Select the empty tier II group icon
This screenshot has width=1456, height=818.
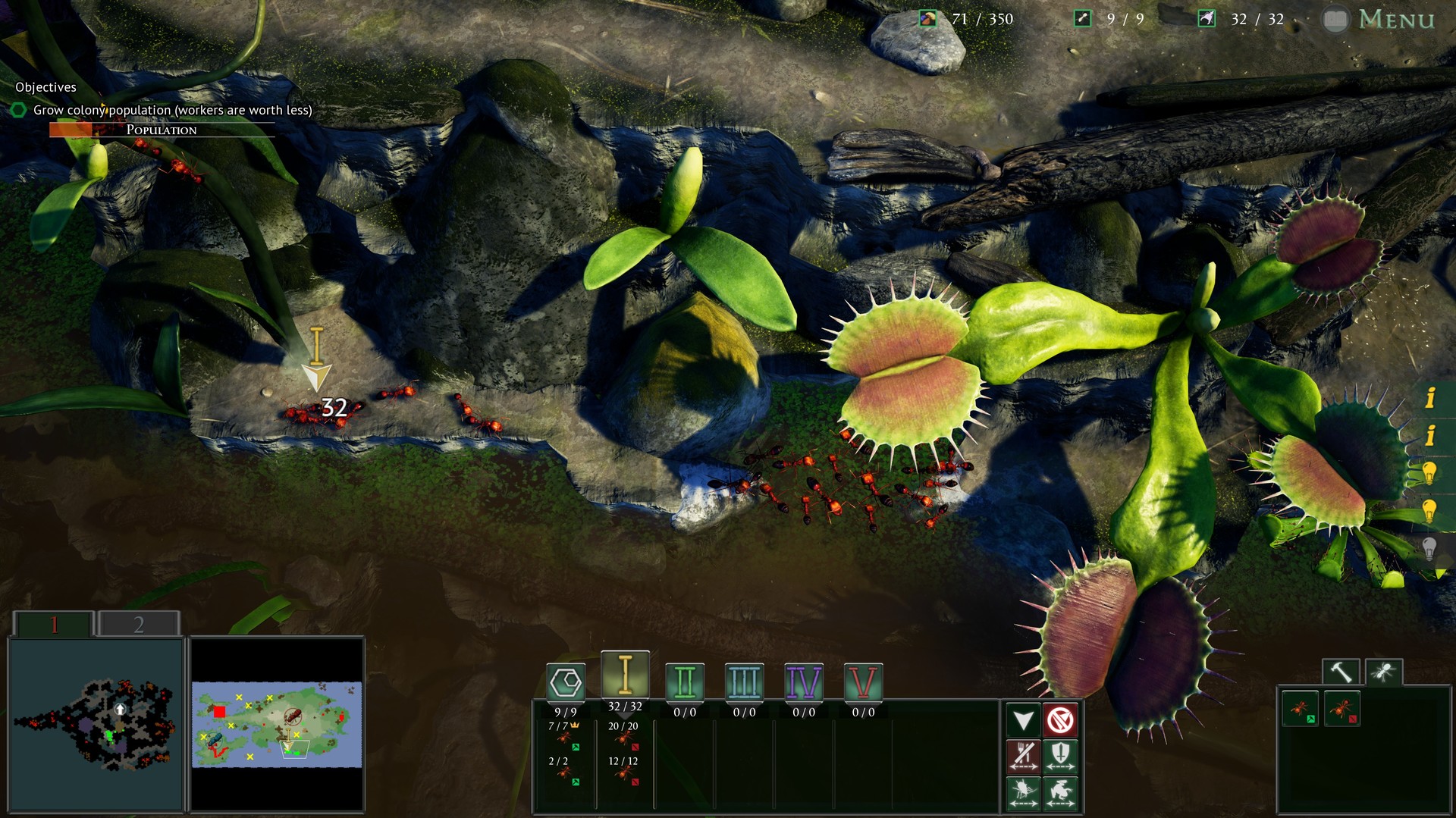[x=685, y=682]
